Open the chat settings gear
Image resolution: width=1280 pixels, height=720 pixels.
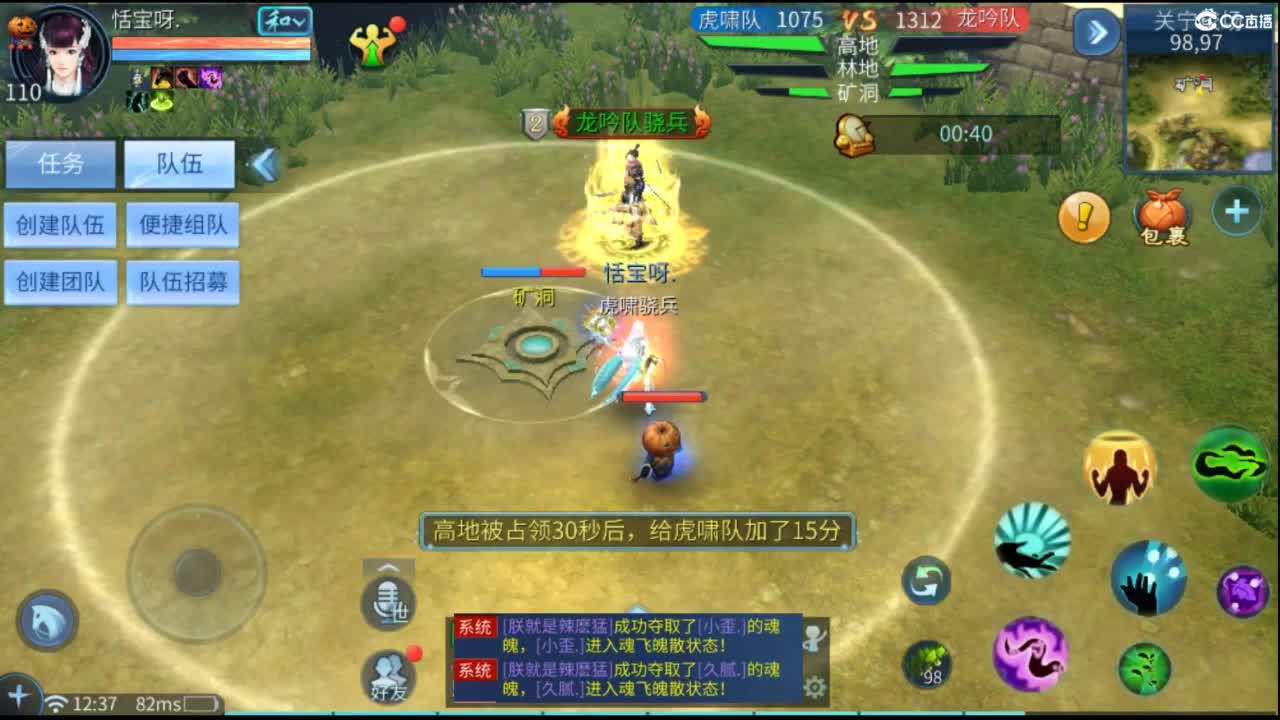click(815, 687)
